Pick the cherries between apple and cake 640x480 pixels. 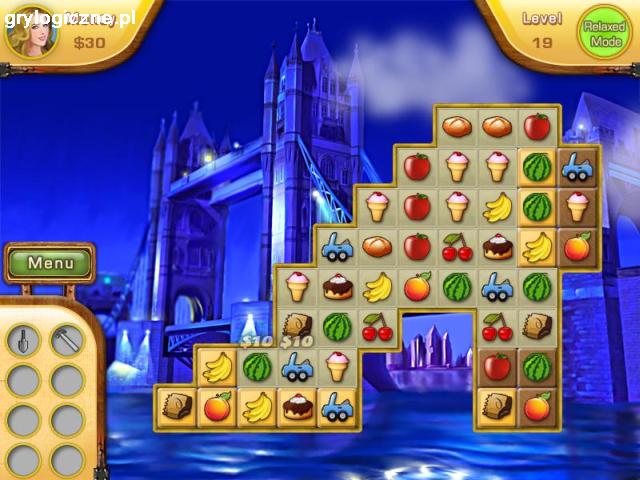(457, 246)
